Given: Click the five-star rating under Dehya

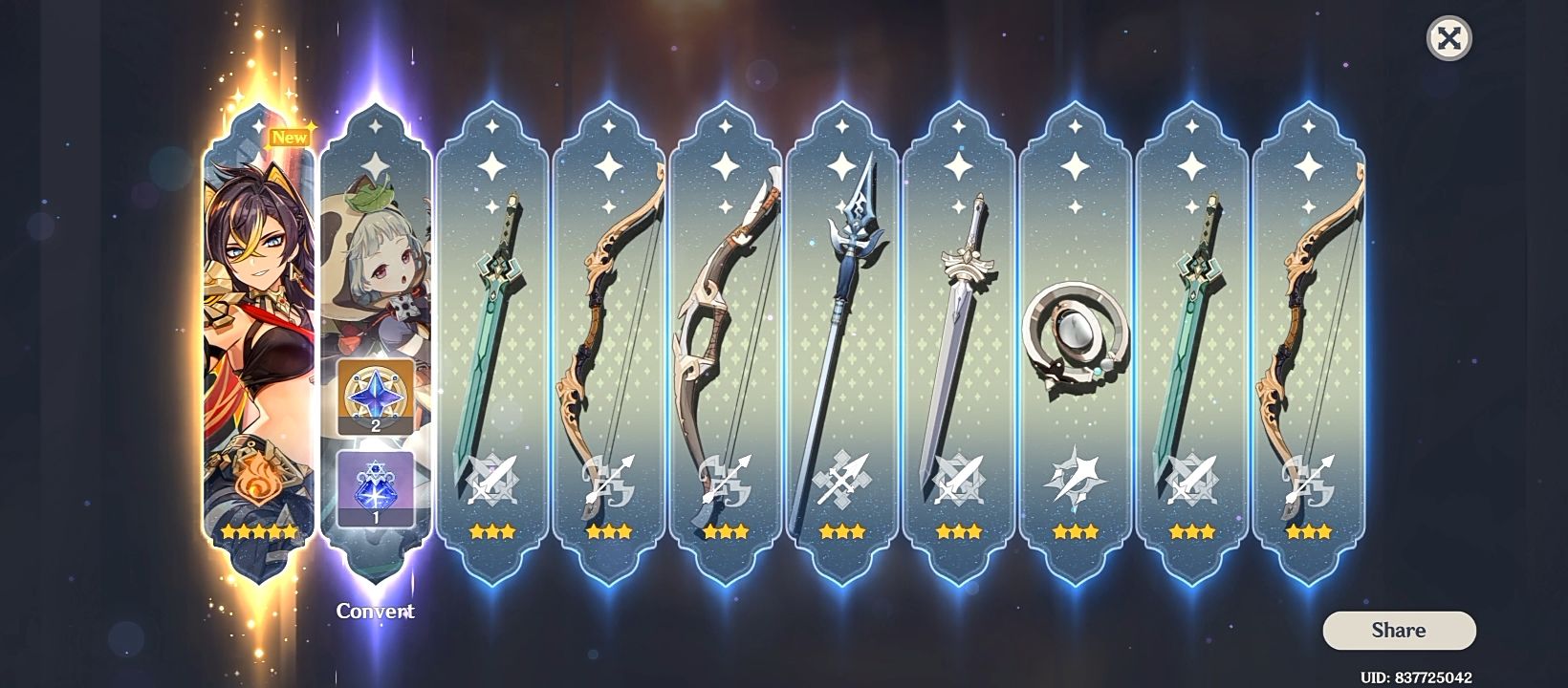Looking at the screenshot, I should pyautogui.click(x=258, y=532).
